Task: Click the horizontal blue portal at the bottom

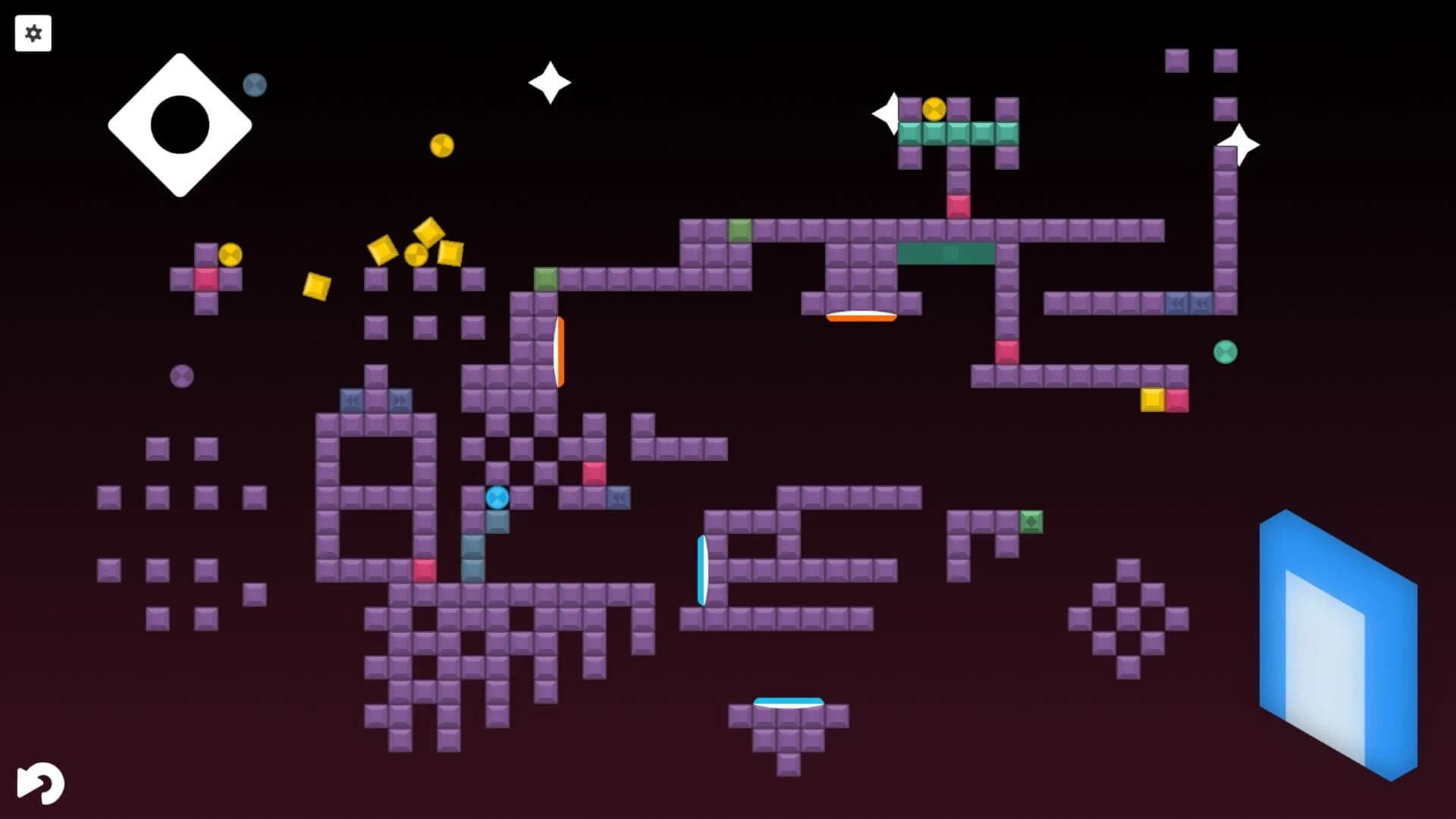Action: point(786,703)
